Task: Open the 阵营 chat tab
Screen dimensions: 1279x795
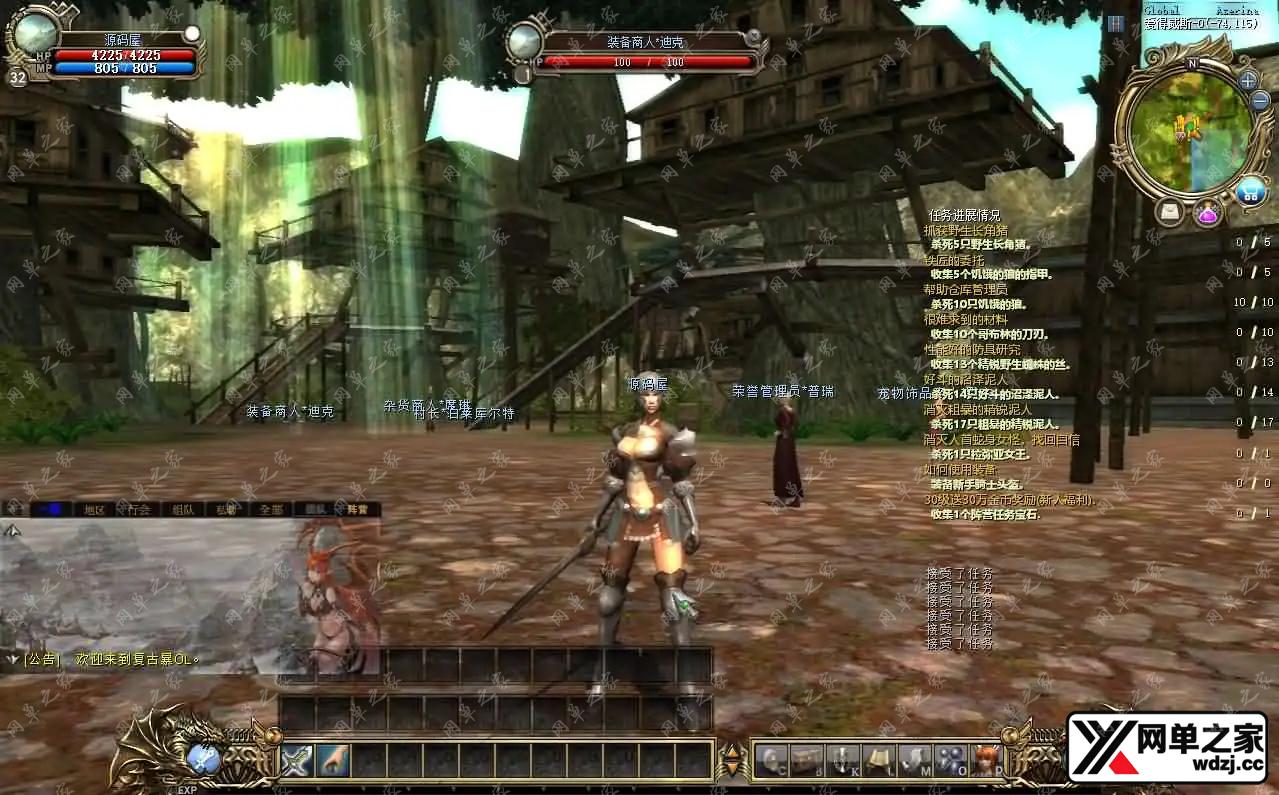Action: tap(357, 509)
